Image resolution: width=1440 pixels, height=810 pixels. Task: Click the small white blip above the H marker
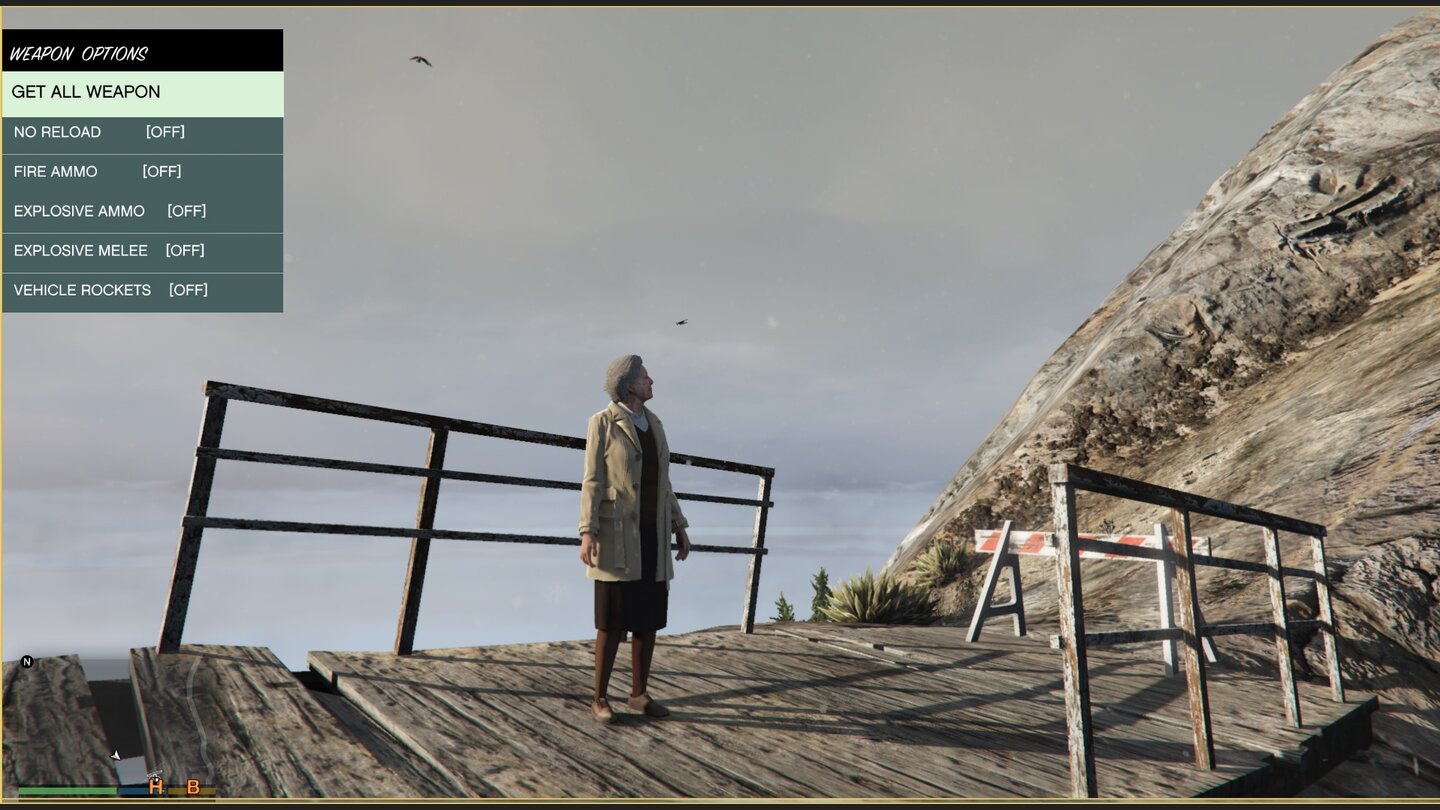click(x=155, y=774)
